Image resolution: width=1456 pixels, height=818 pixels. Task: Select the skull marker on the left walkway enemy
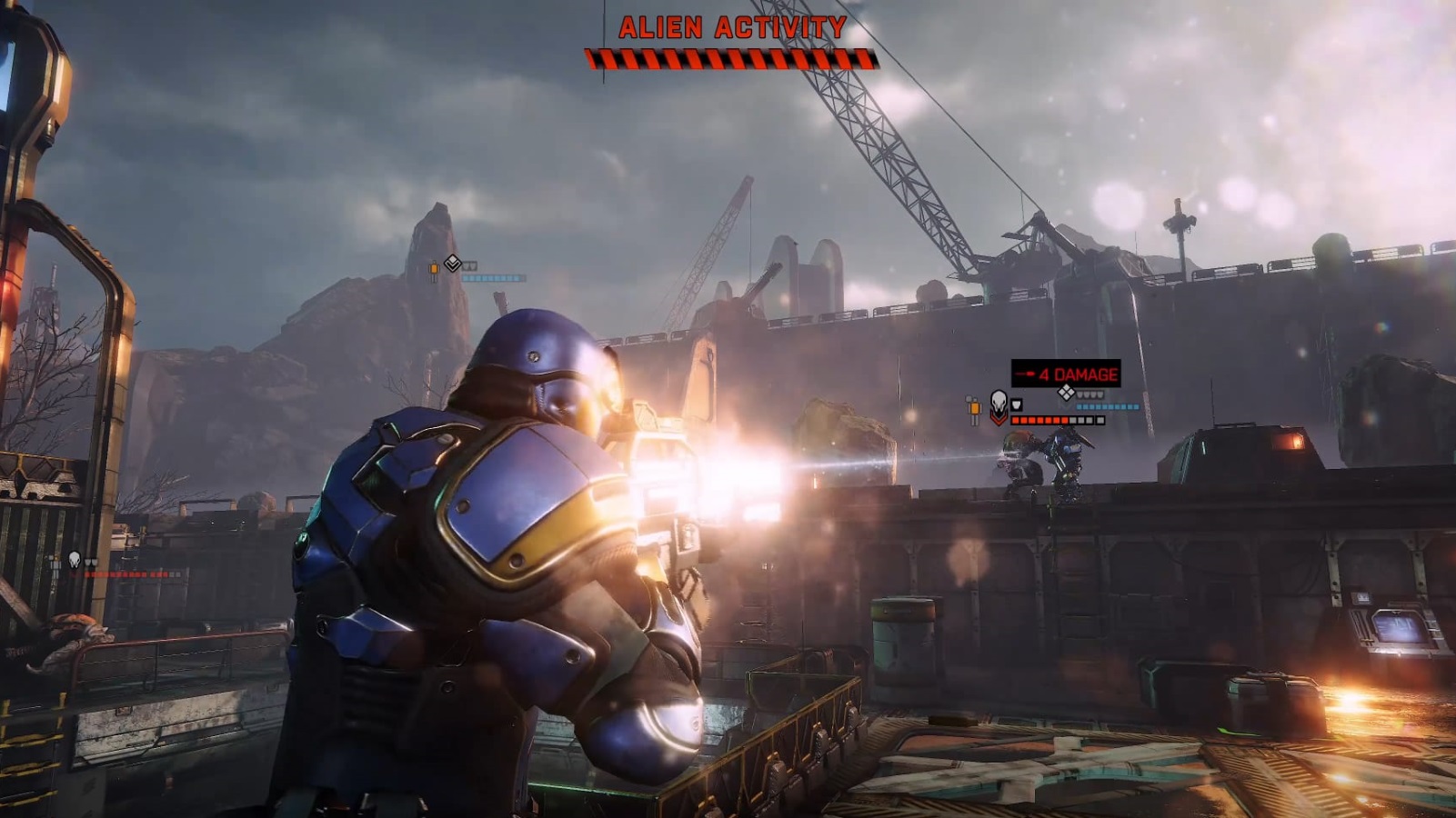74,560
